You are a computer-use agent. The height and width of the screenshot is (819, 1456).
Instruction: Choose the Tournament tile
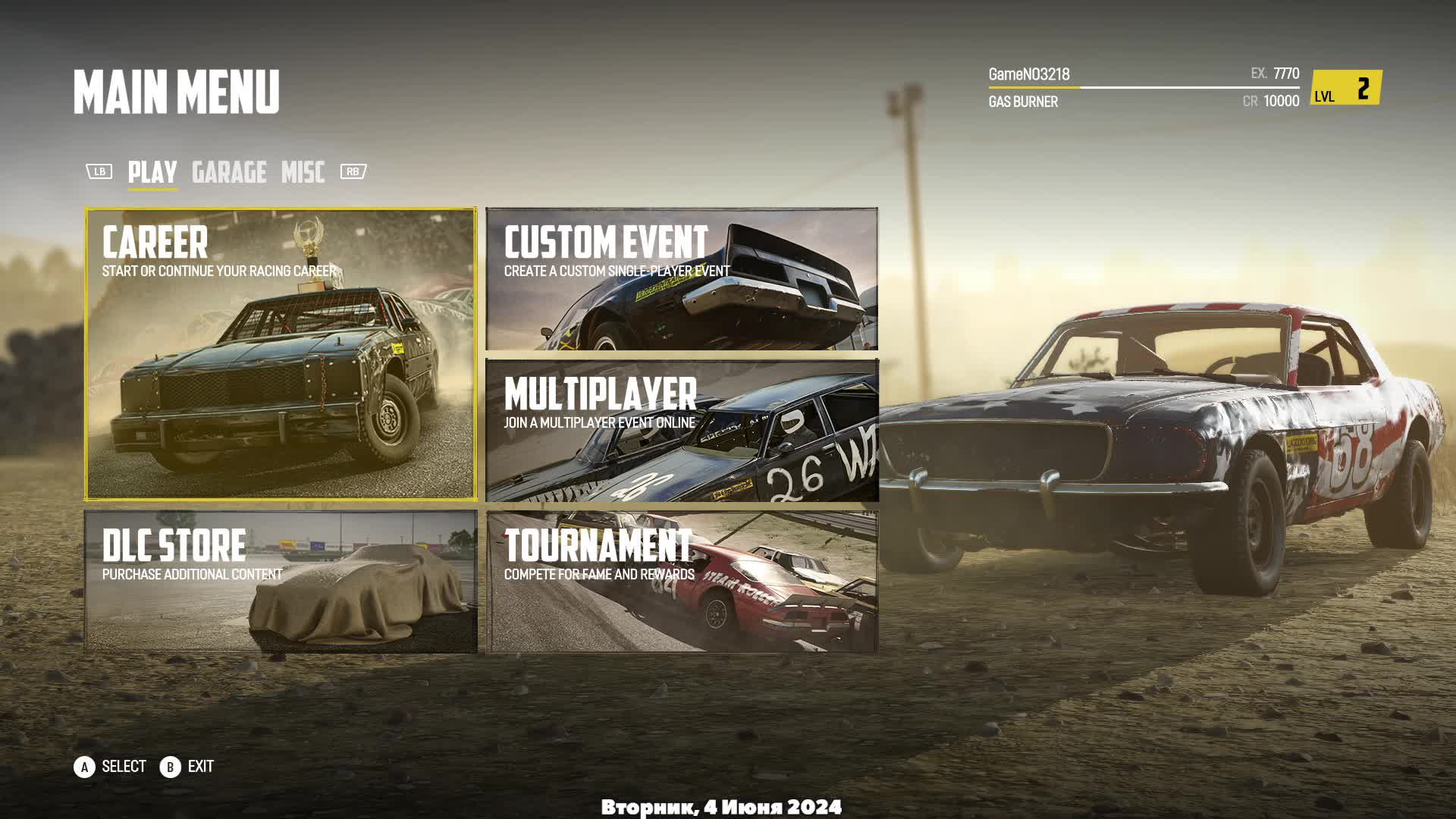[x=681, y=581]
